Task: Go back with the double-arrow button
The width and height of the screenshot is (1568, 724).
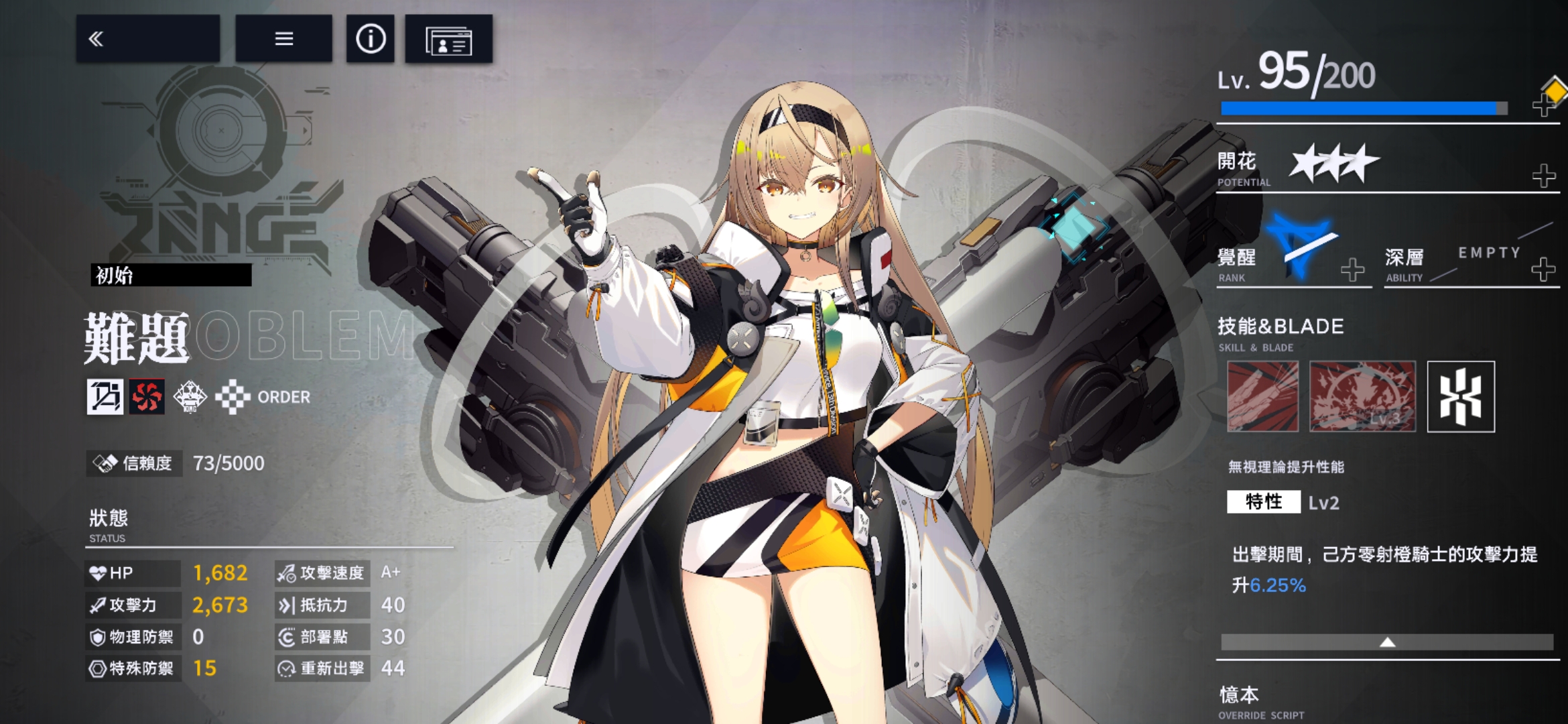Action: point(147,39)
